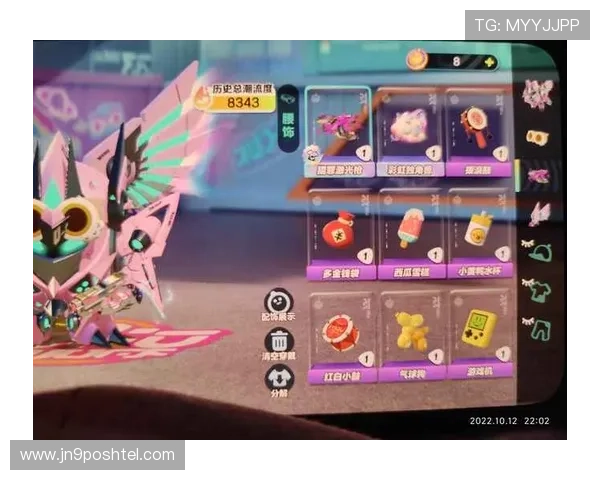The image size is (600, 480).
Task: Choose the rainbow unicorn accessory
Action: (411, 128)
